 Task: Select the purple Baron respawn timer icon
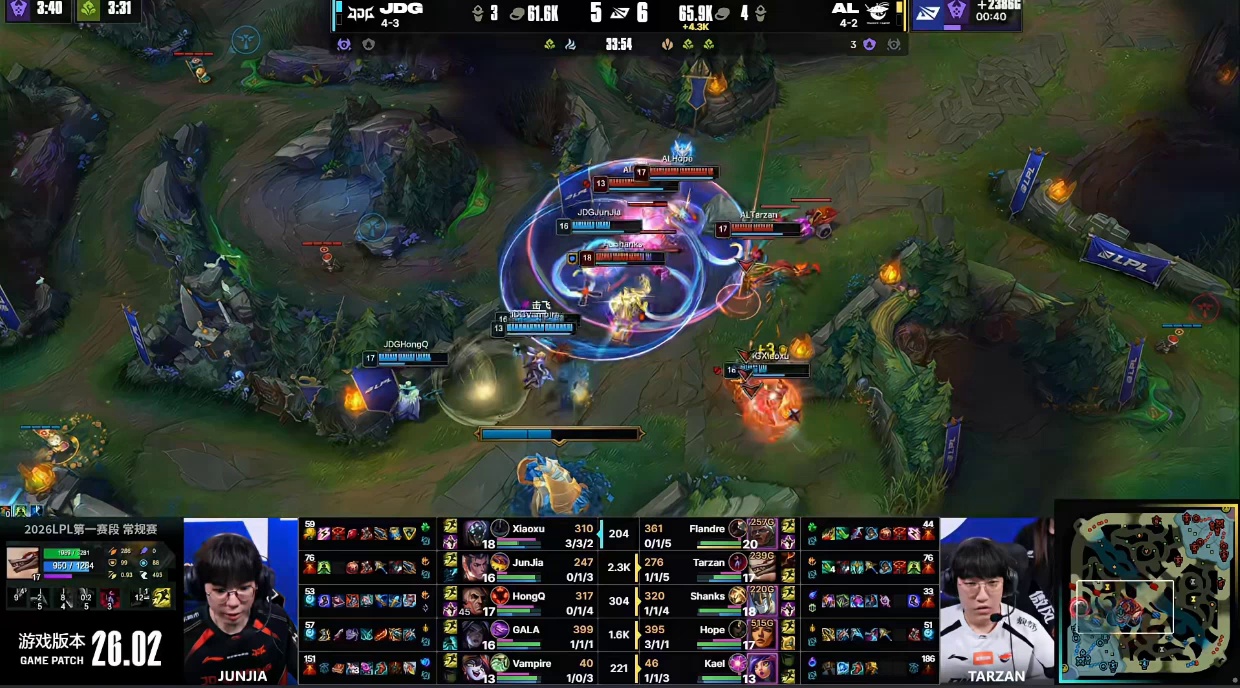point(19,10)
